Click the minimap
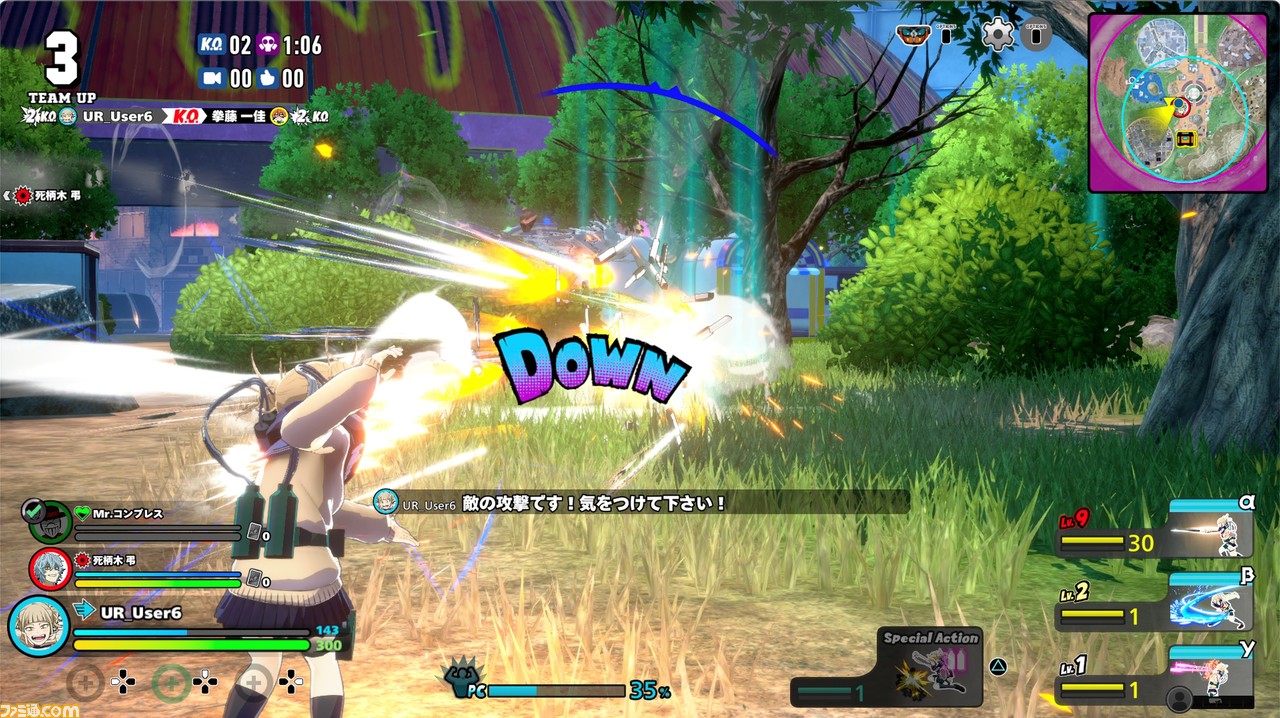 [x=1178, y=103]
